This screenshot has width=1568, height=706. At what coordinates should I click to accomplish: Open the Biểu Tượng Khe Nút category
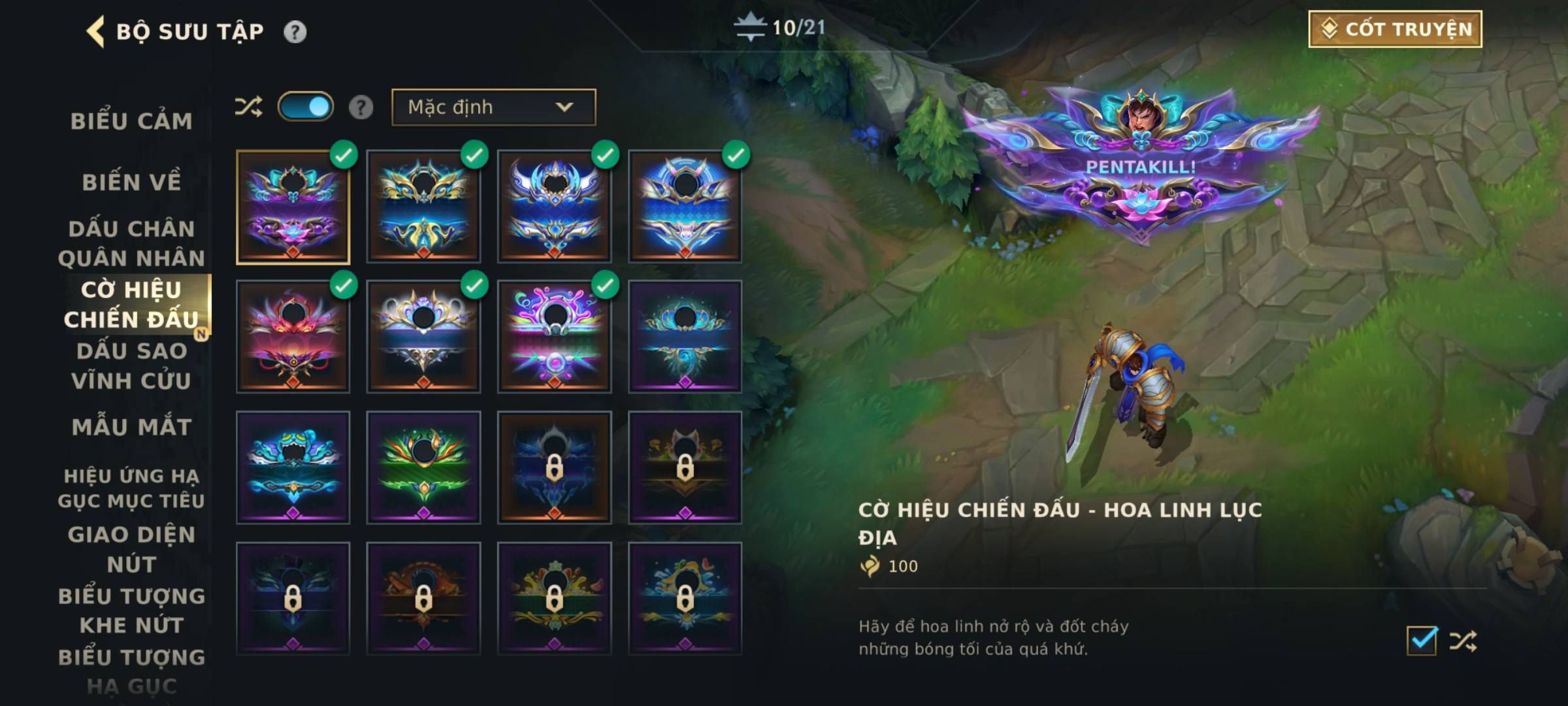click(x=131, y=611)
